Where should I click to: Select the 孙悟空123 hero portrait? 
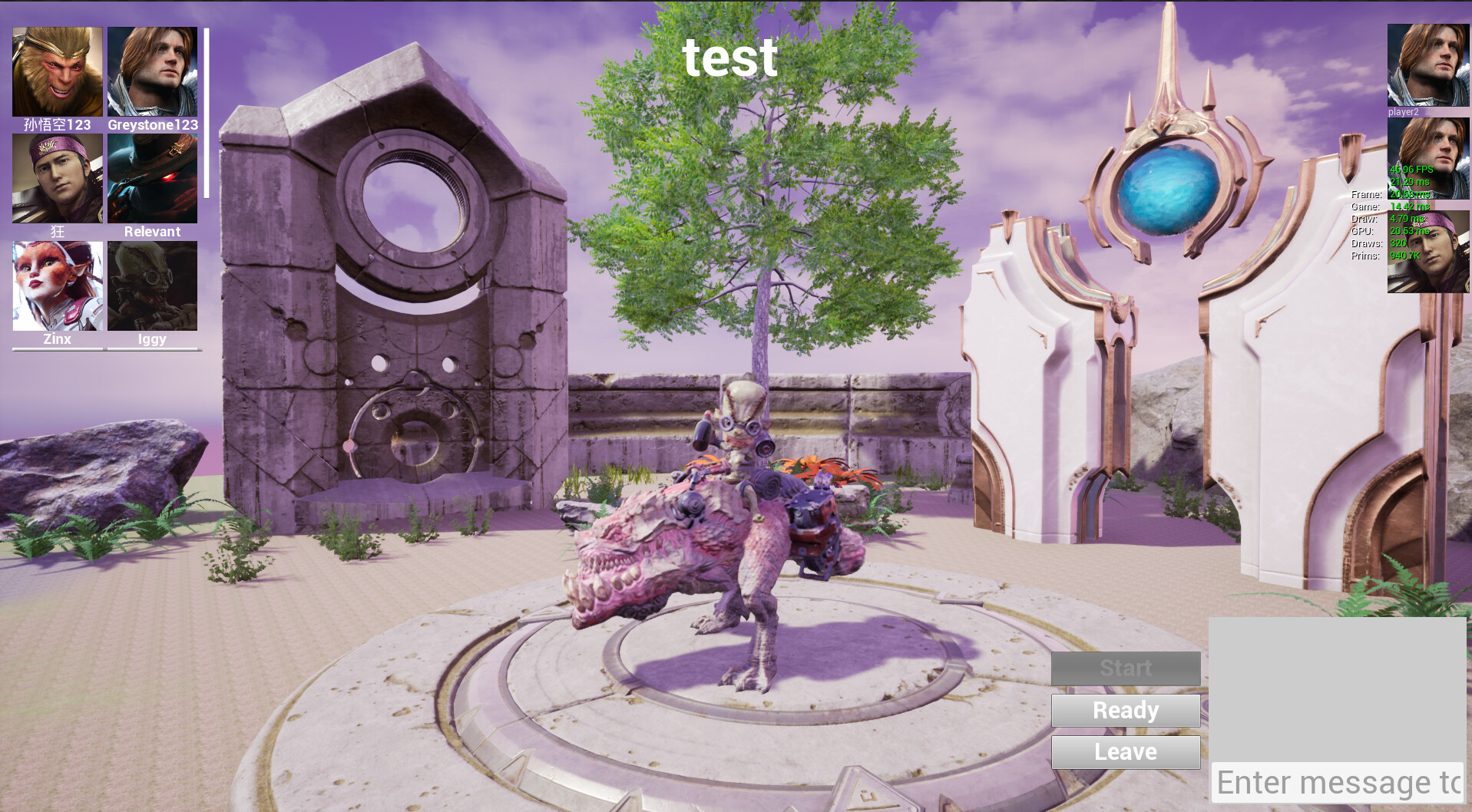click(57, 71)
